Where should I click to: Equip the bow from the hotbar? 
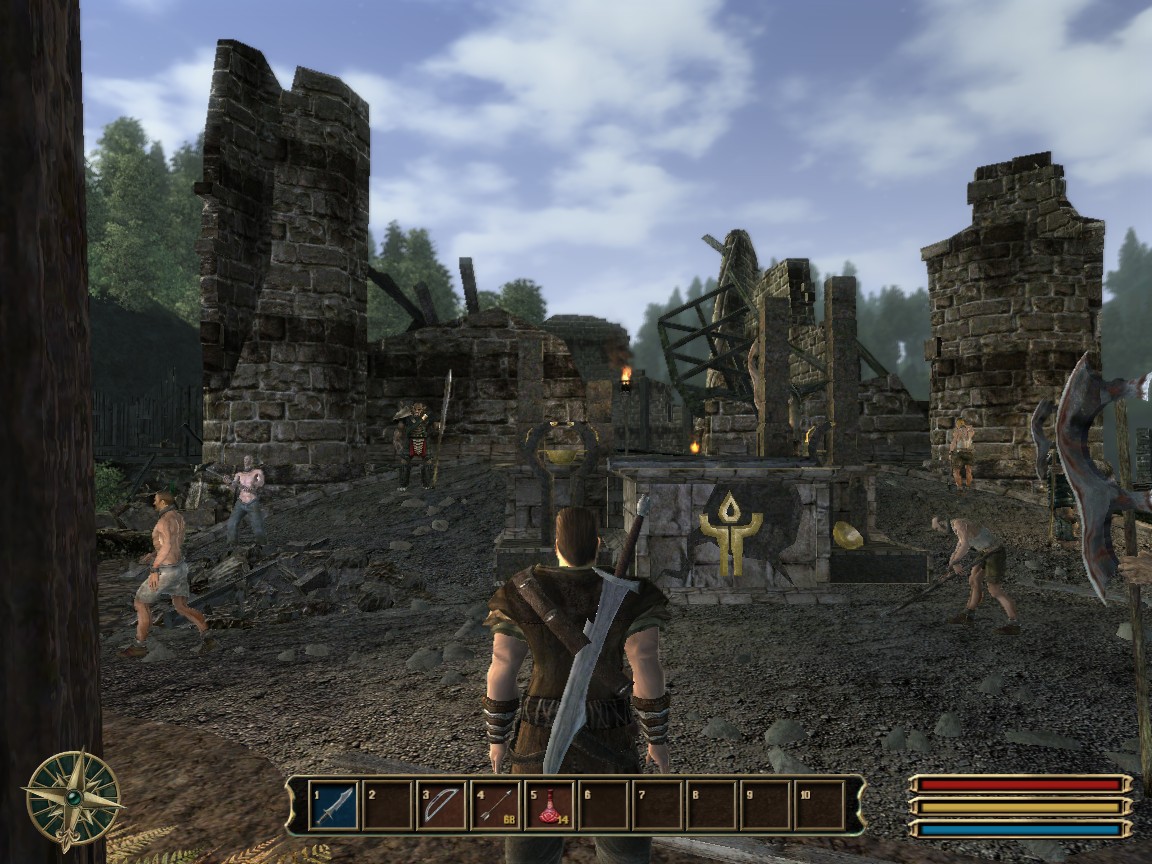pyautogui.click(x=441, y=806)
